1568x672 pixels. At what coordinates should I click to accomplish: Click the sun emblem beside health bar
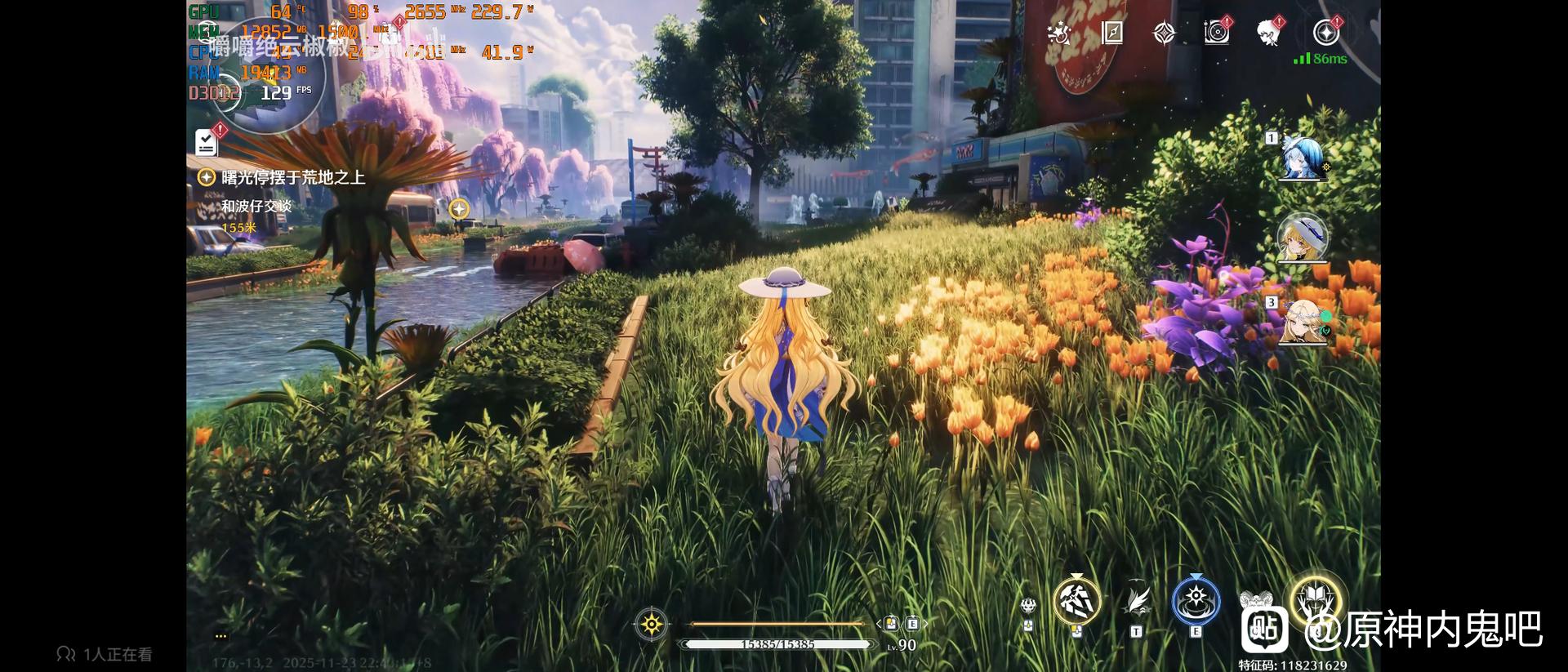click(x=651, y=625)
